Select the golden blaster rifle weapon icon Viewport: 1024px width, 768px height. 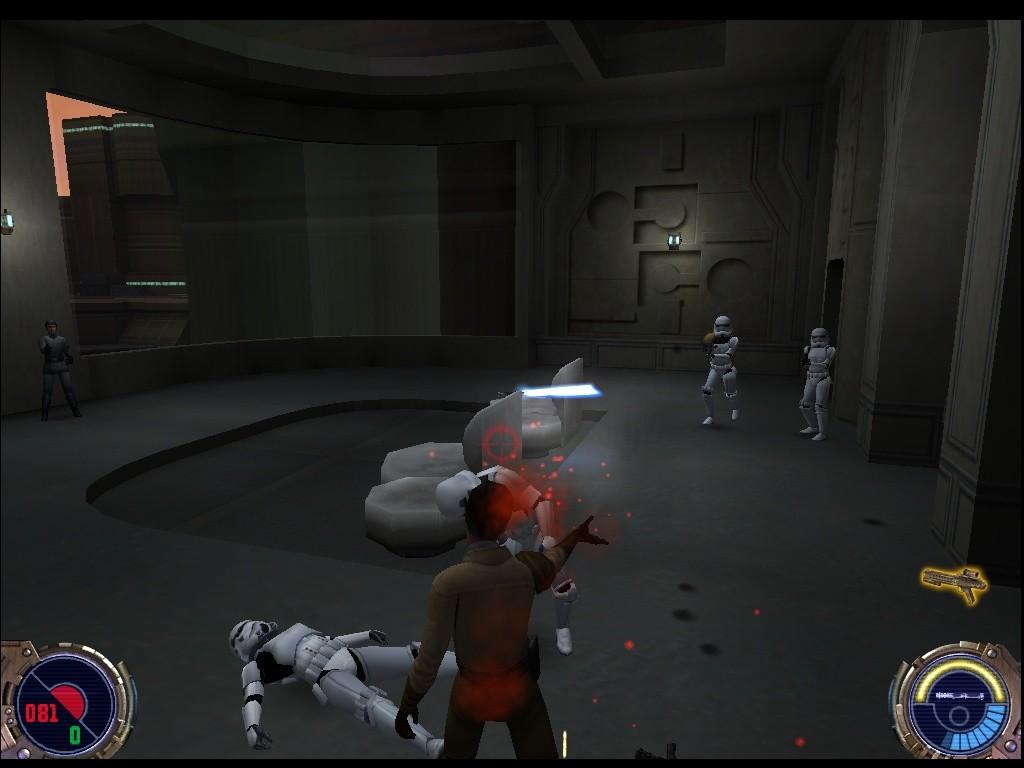[x=953, y=582]
